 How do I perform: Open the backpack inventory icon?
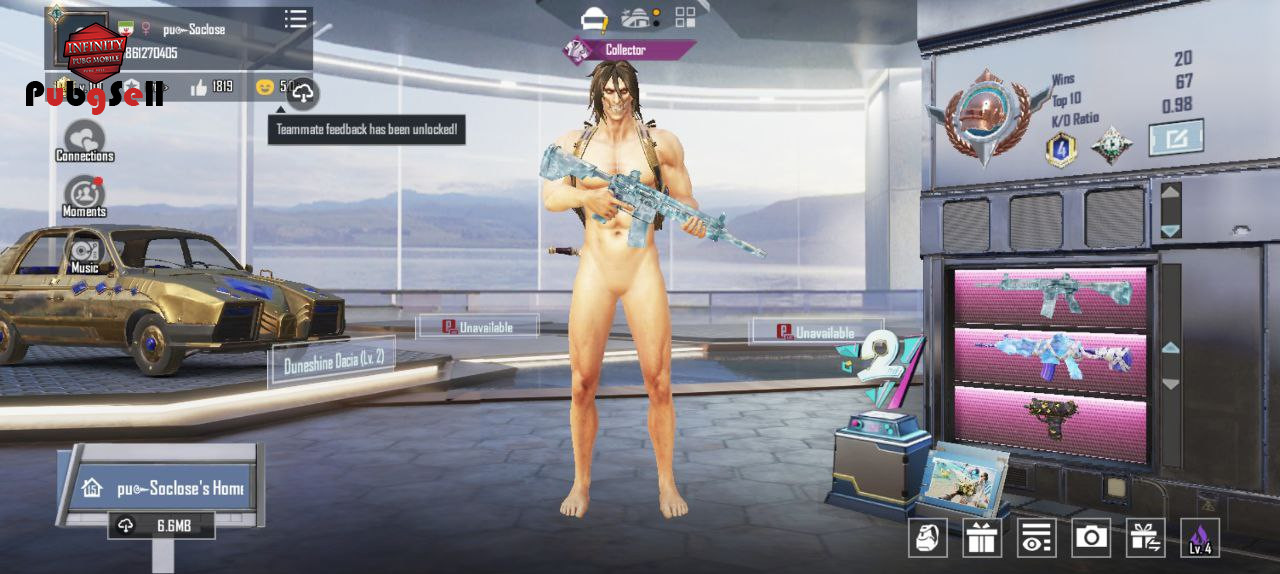tap(927, 538)
